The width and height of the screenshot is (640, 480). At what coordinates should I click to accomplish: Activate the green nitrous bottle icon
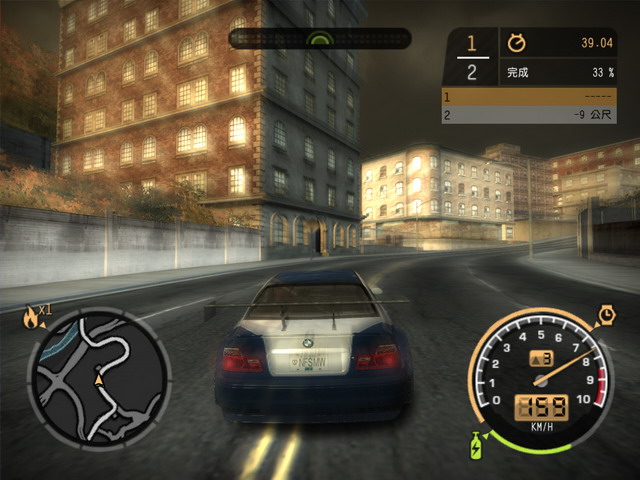coord(477,441)
